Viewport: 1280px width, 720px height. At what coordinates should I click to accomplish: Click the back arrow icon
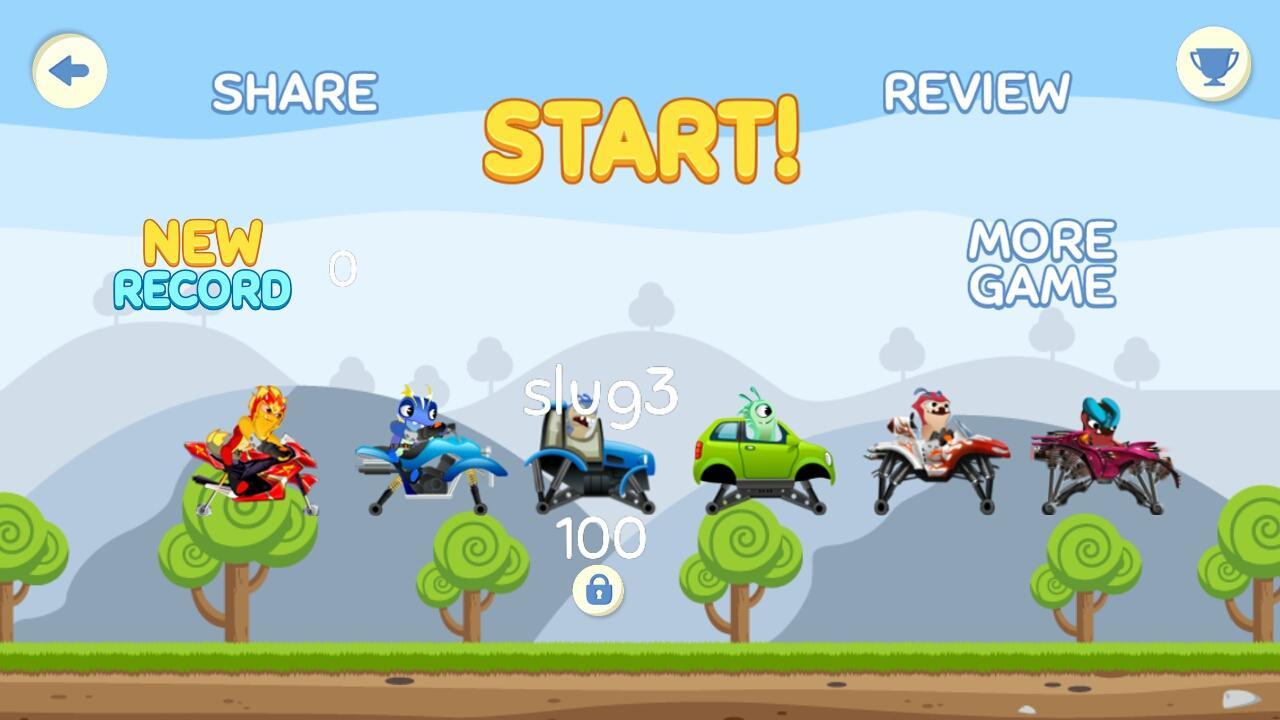(68, 71)
